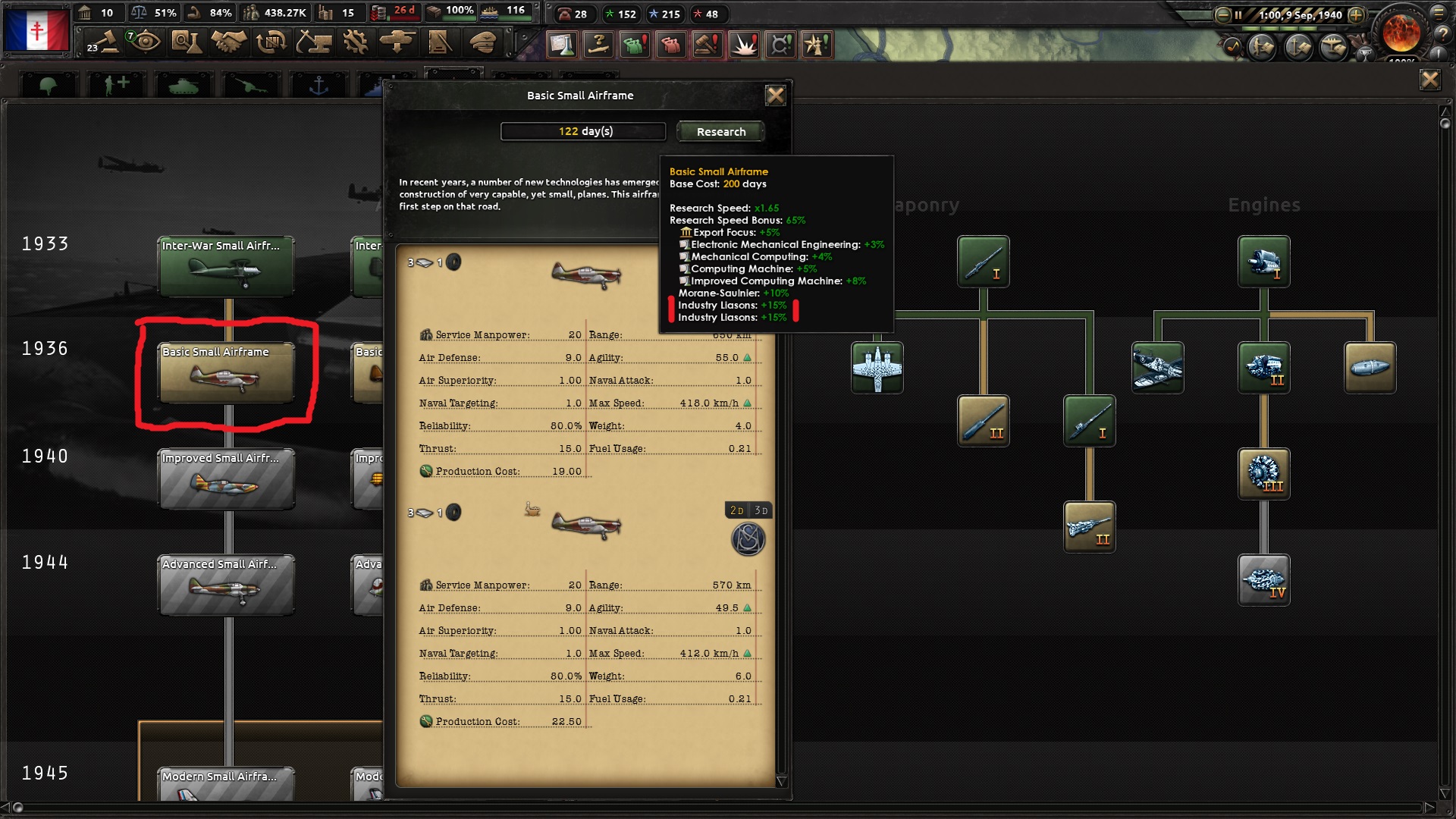Open the Logistics menu via the document icon

(440, 43)
